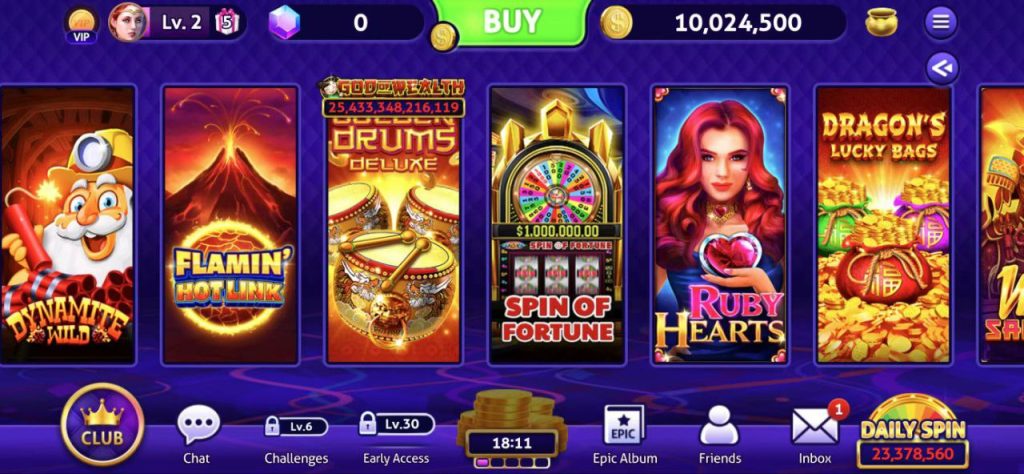Launch Flamin' Hot Link slot

(230, 224)
